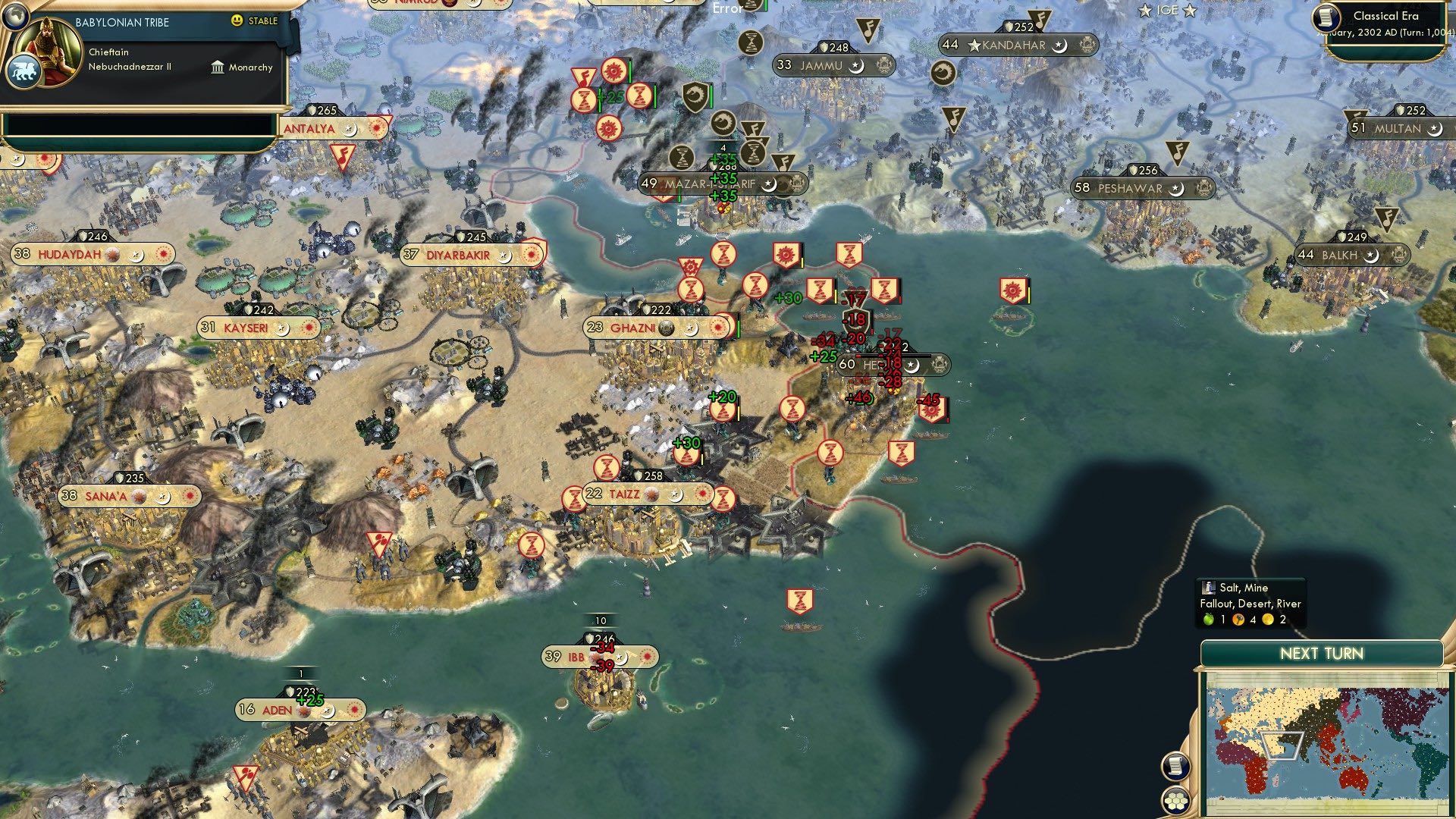Click the Monarchy government icon
Screen dimensions: 1456x819
(216, 67)
